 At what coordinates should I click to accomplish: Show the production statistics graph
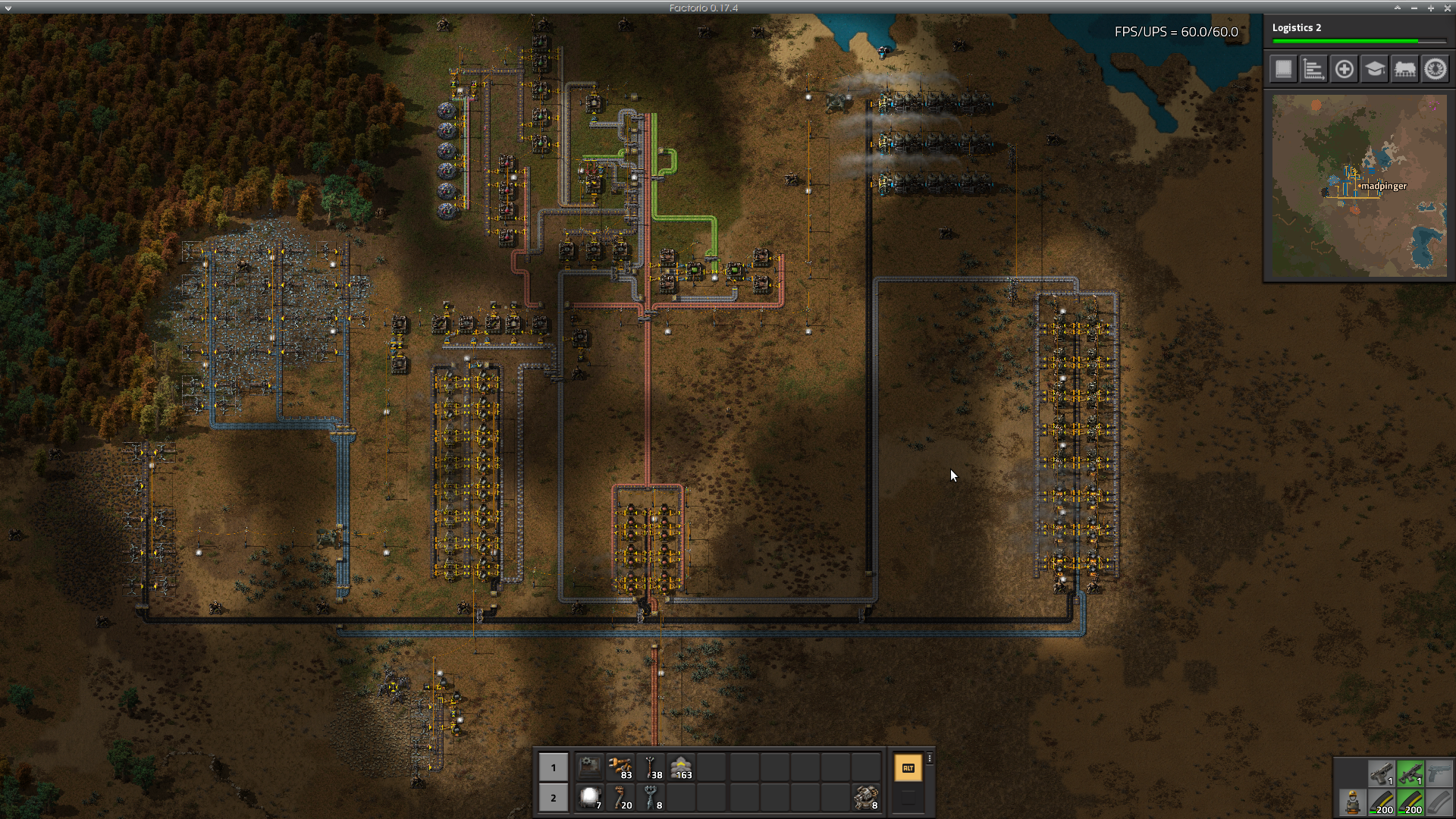tap(1313, 70)
